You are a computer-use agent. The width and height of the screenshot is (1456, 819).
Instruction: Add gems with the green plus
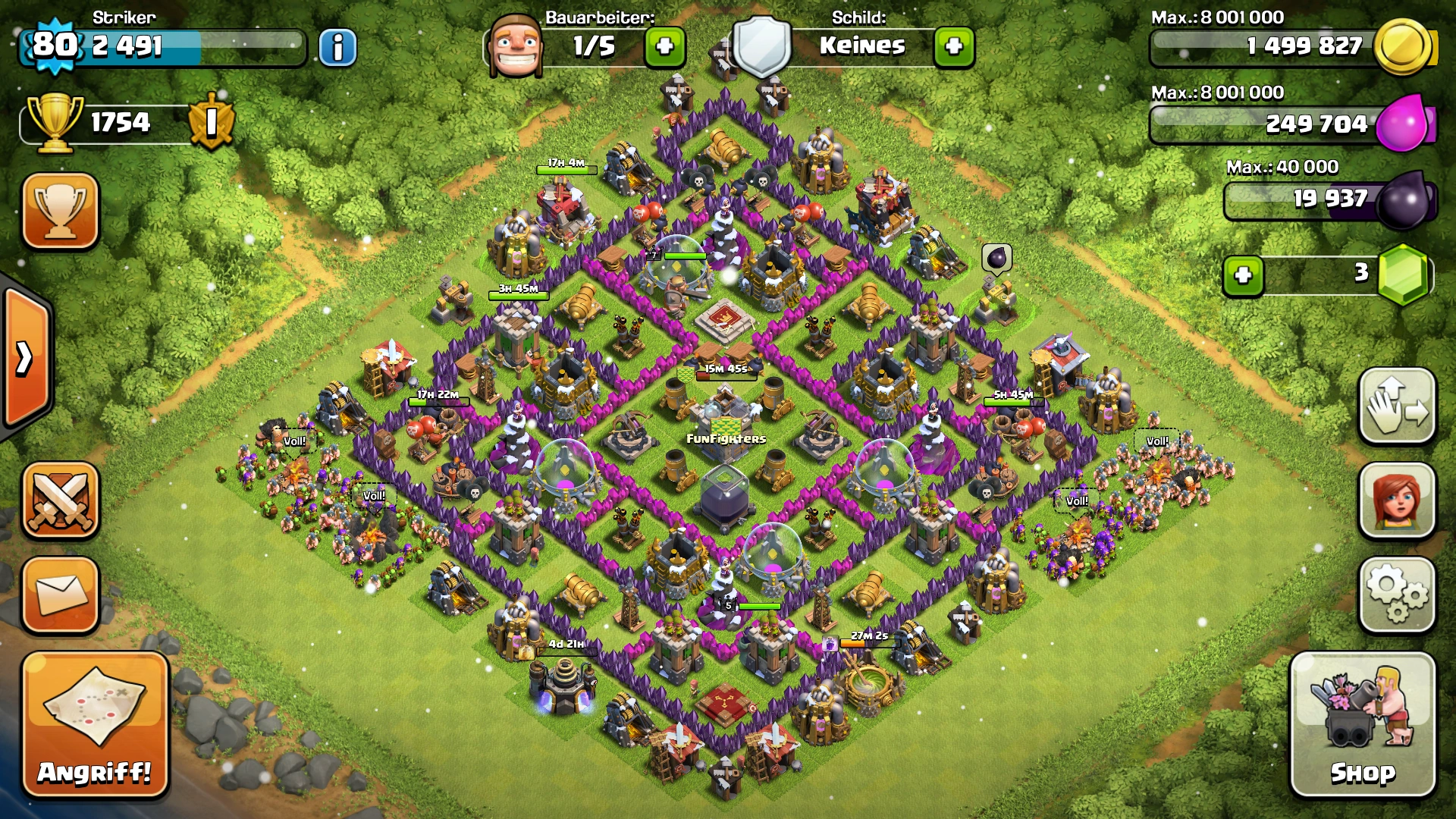(x=1243, y=275)
